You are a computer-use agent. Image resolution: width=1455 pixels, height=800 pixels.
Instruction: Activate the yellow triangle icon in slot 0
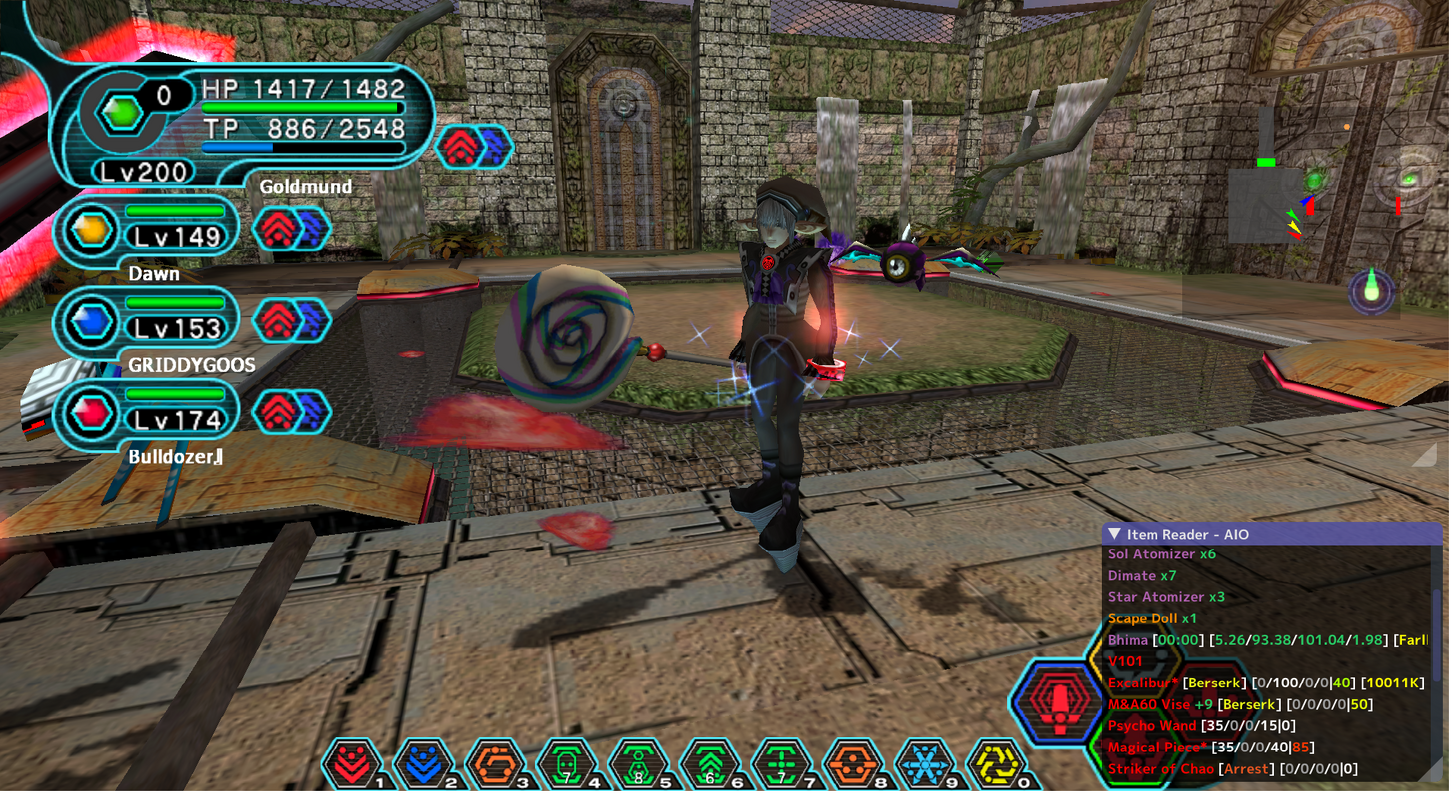click(x=995, y=766)
